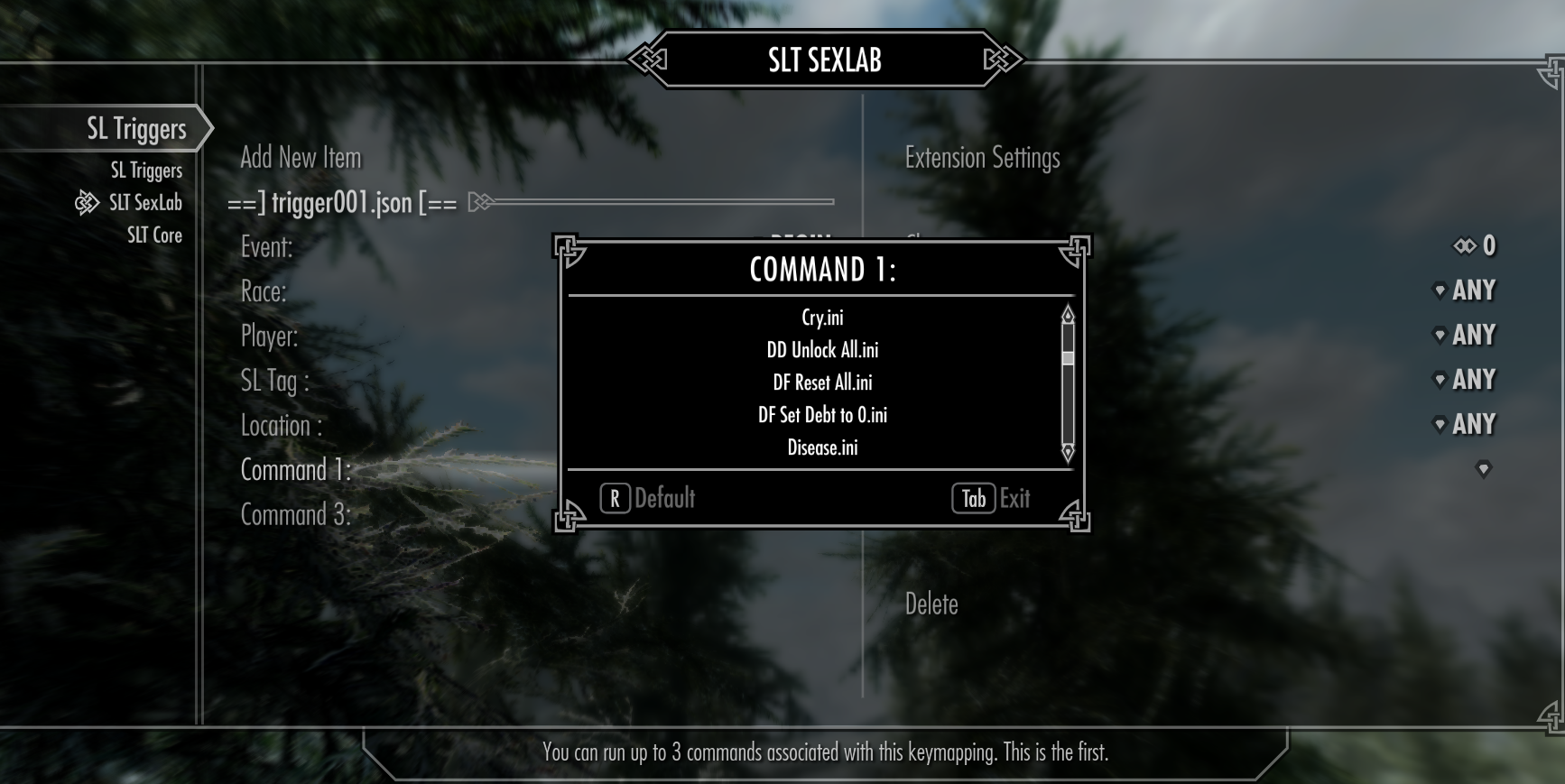
Task: Click the R key icon for Default
Action: click(x=616, y=498)
